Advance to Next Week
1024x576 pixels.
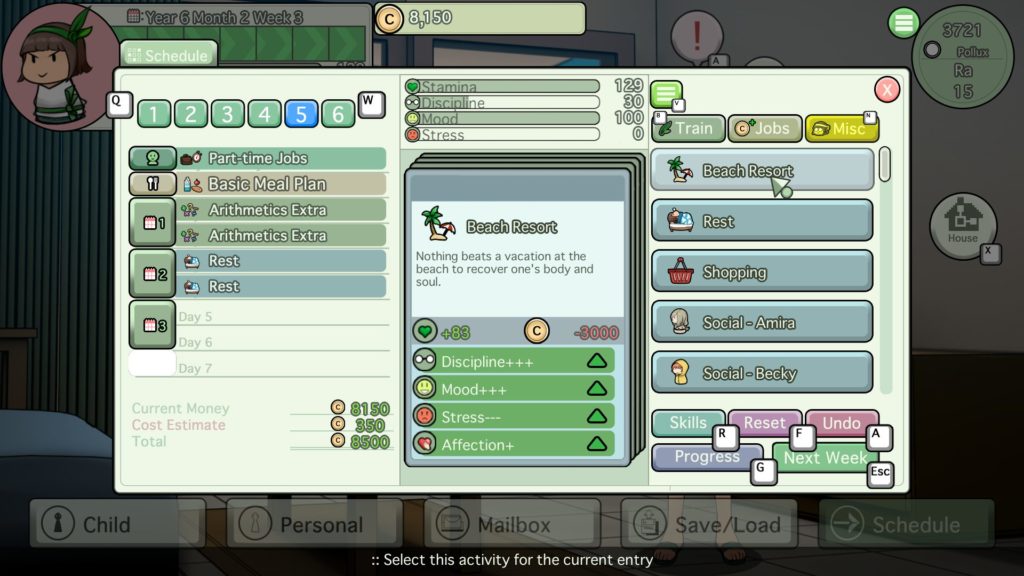point(825,458)
